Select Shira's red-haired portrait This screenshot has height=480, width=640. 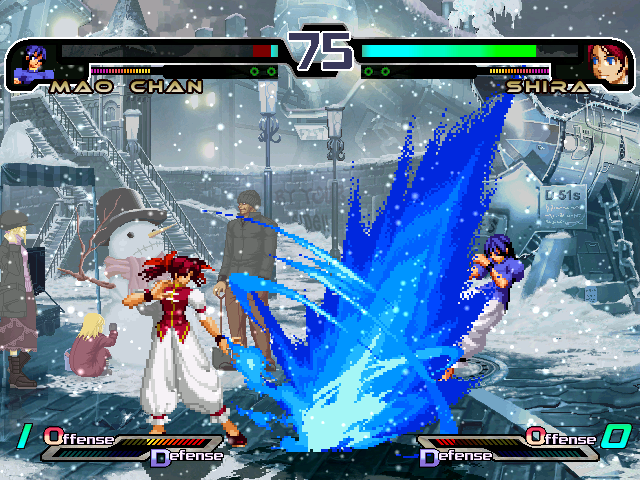pos(608,62)
